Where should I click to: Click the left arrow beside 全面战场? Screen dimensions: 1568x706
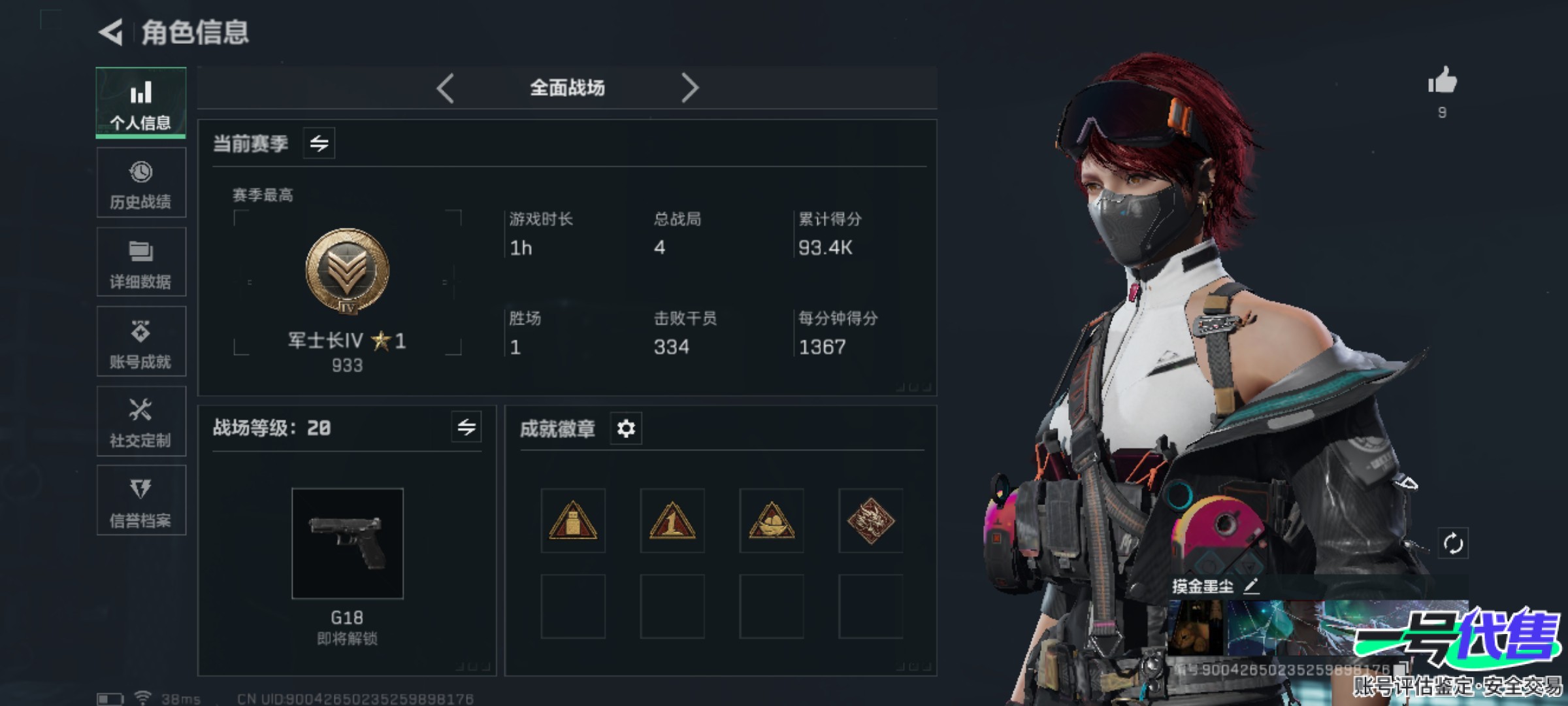[446, 88]
